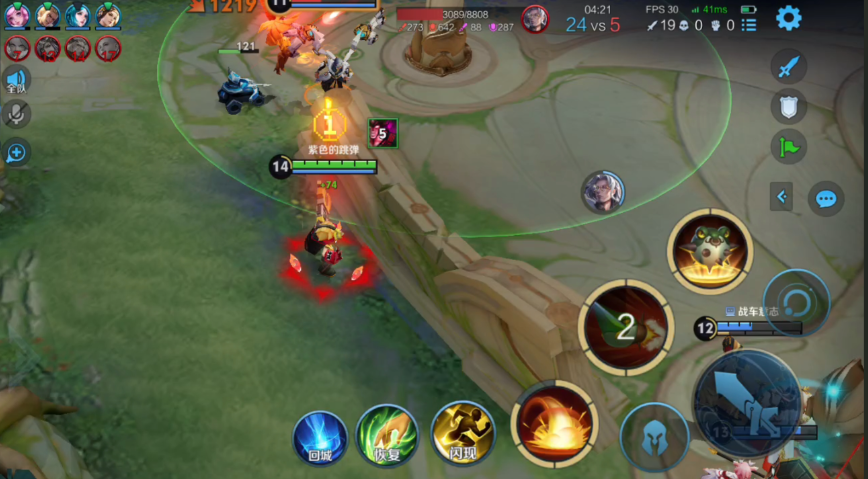The width and height of the screenshot is (868, 479).
Task: Toggle the 全队 team voice speaker
Action: pos(16,80)
